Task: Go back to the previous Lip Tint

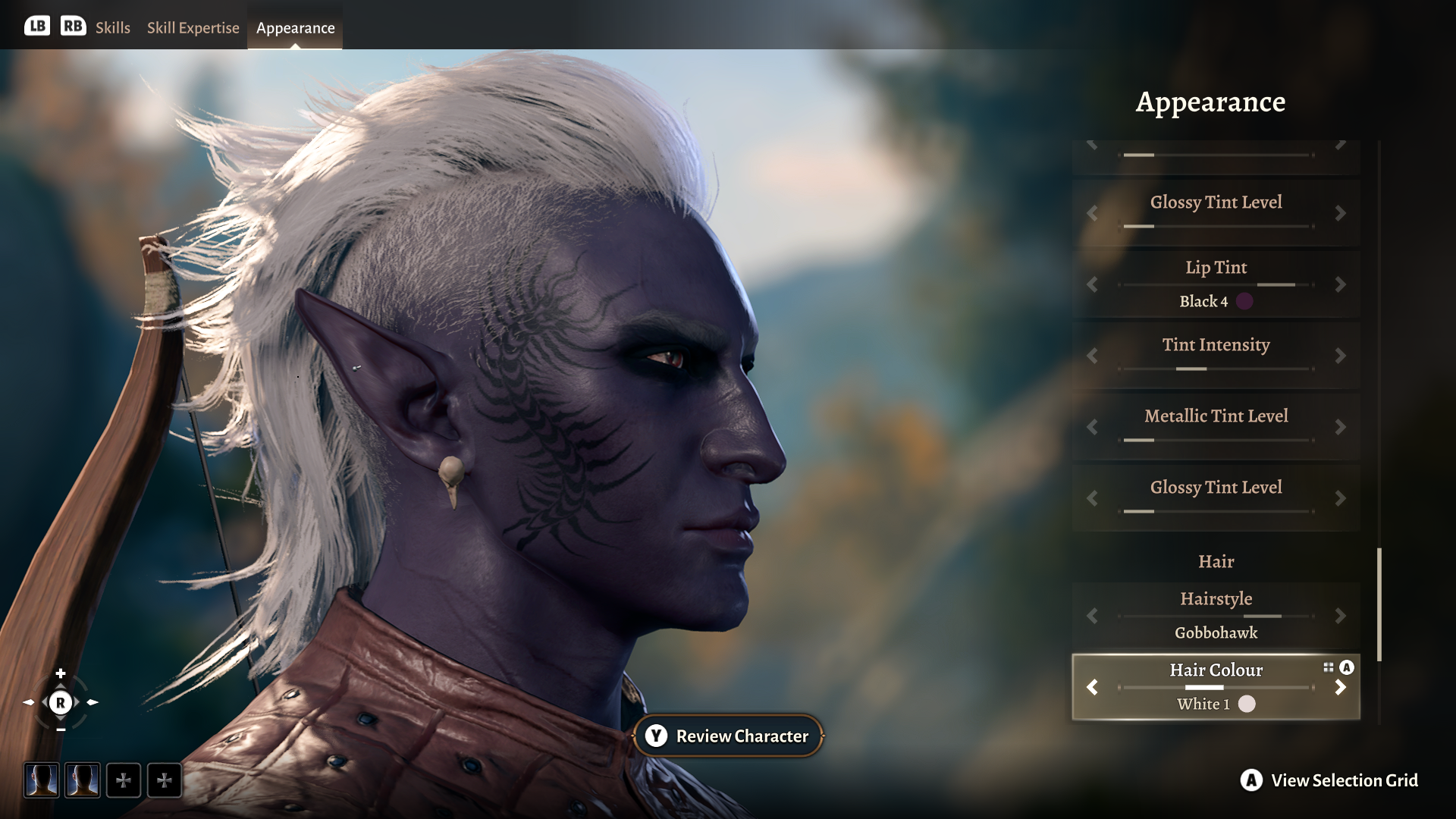Action: pos(1092,285)
